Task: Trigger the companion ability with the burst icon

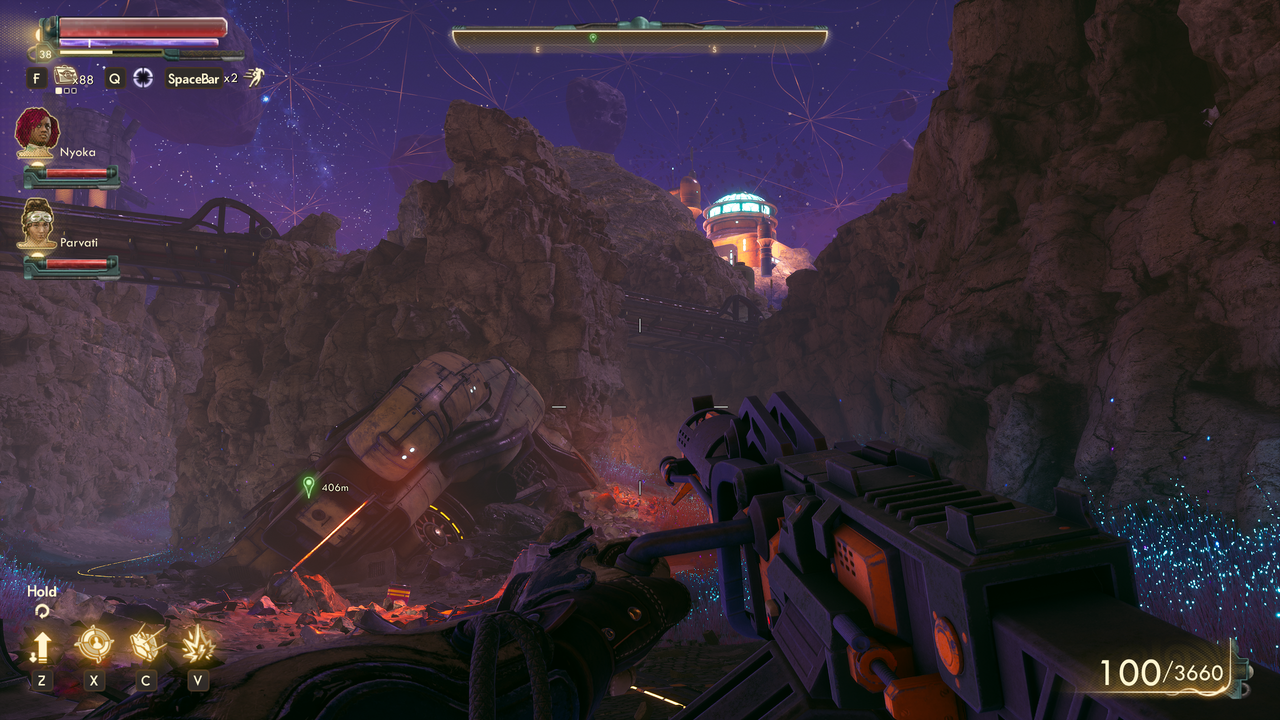Action: (198, 644)
